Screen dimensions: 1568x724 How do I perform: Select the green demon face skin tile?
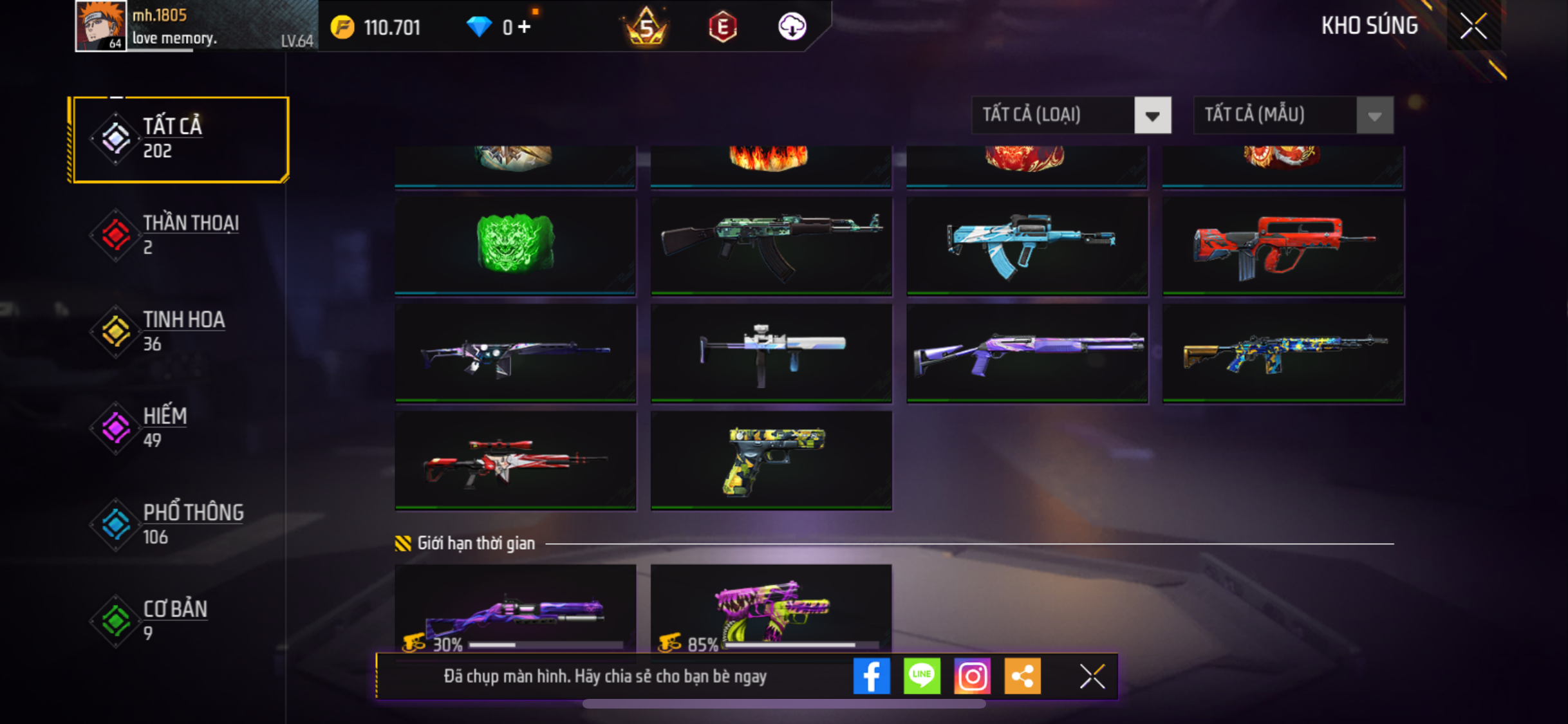click(515, 245)
